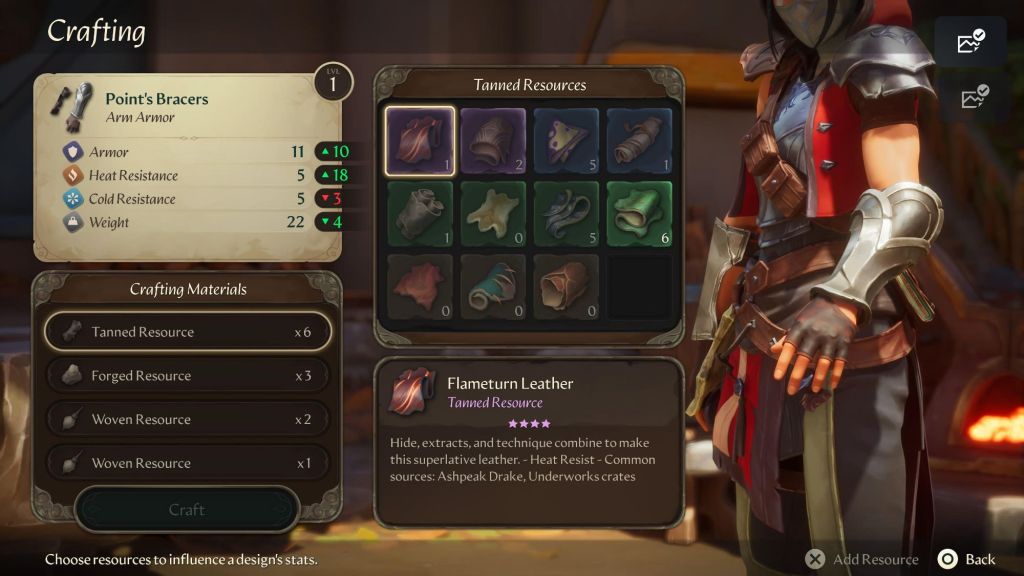Select the rolled leather on blue background

pos(639,141)
